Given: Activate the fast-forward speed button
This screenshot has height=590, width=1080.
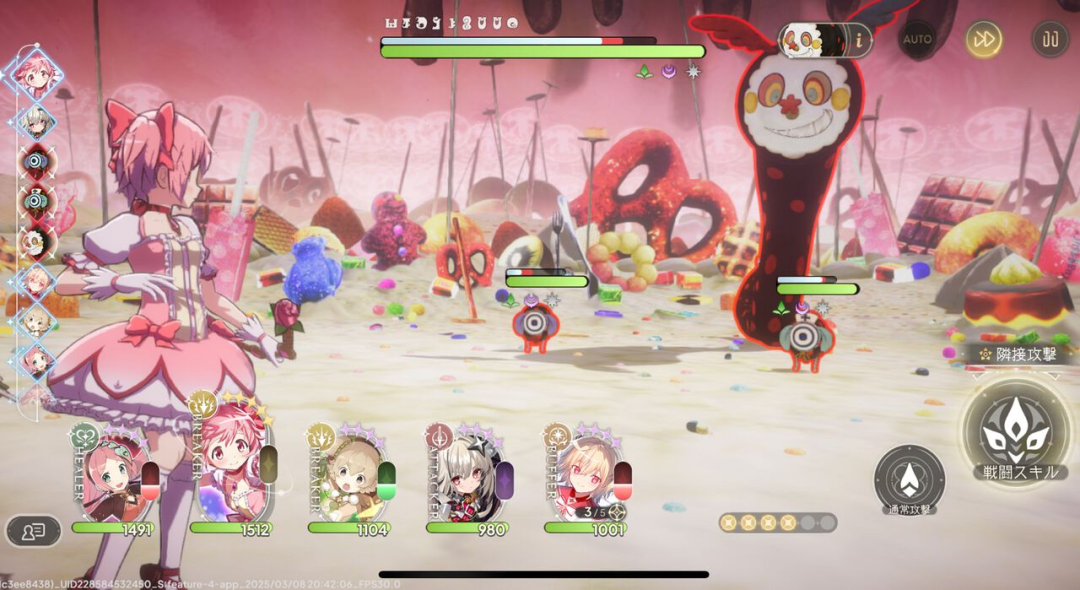Looking at the screenshot, I should pyautogui.click(x=984, y=39).
